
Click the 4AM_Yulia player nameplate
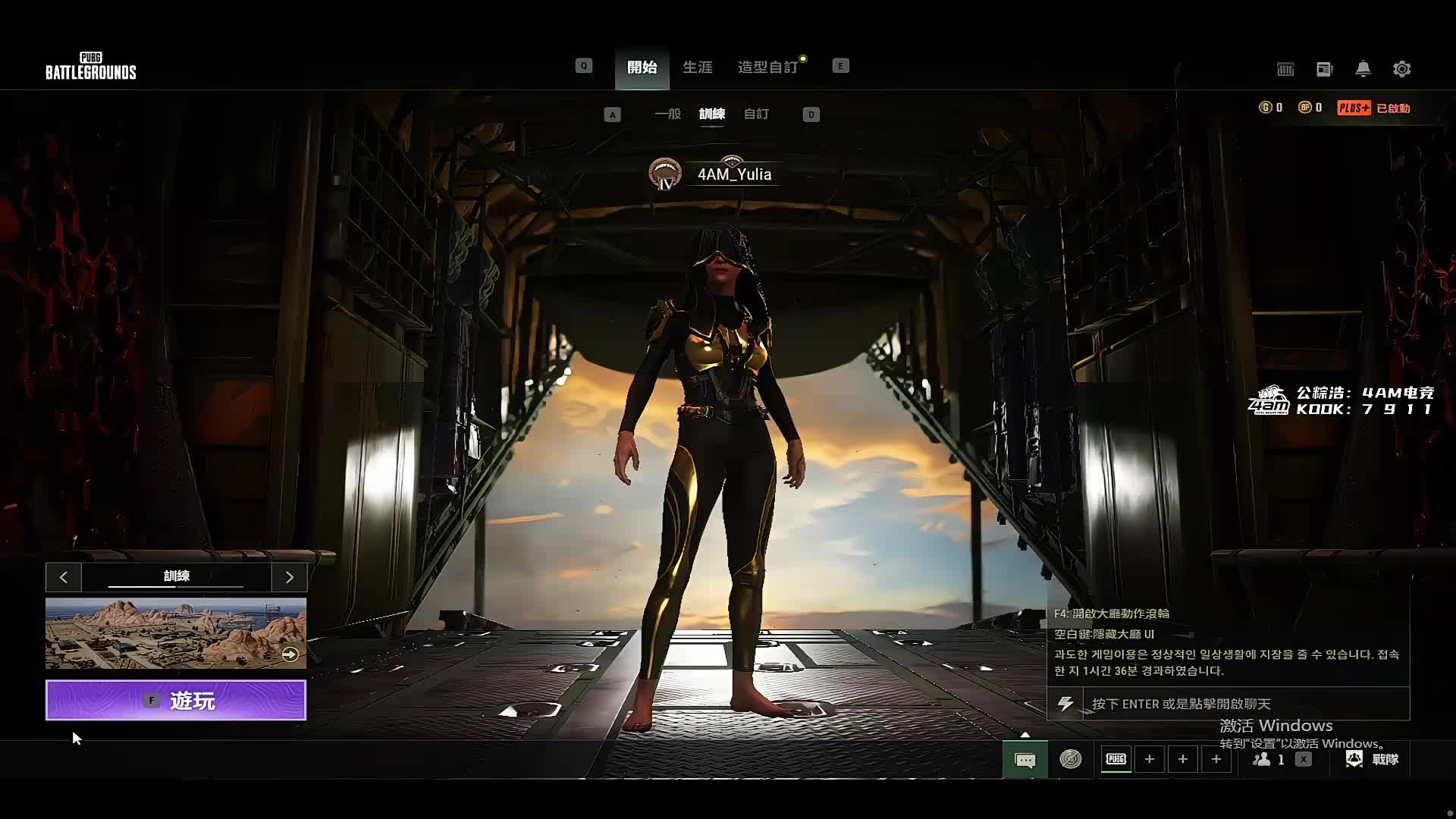(733, 174)
